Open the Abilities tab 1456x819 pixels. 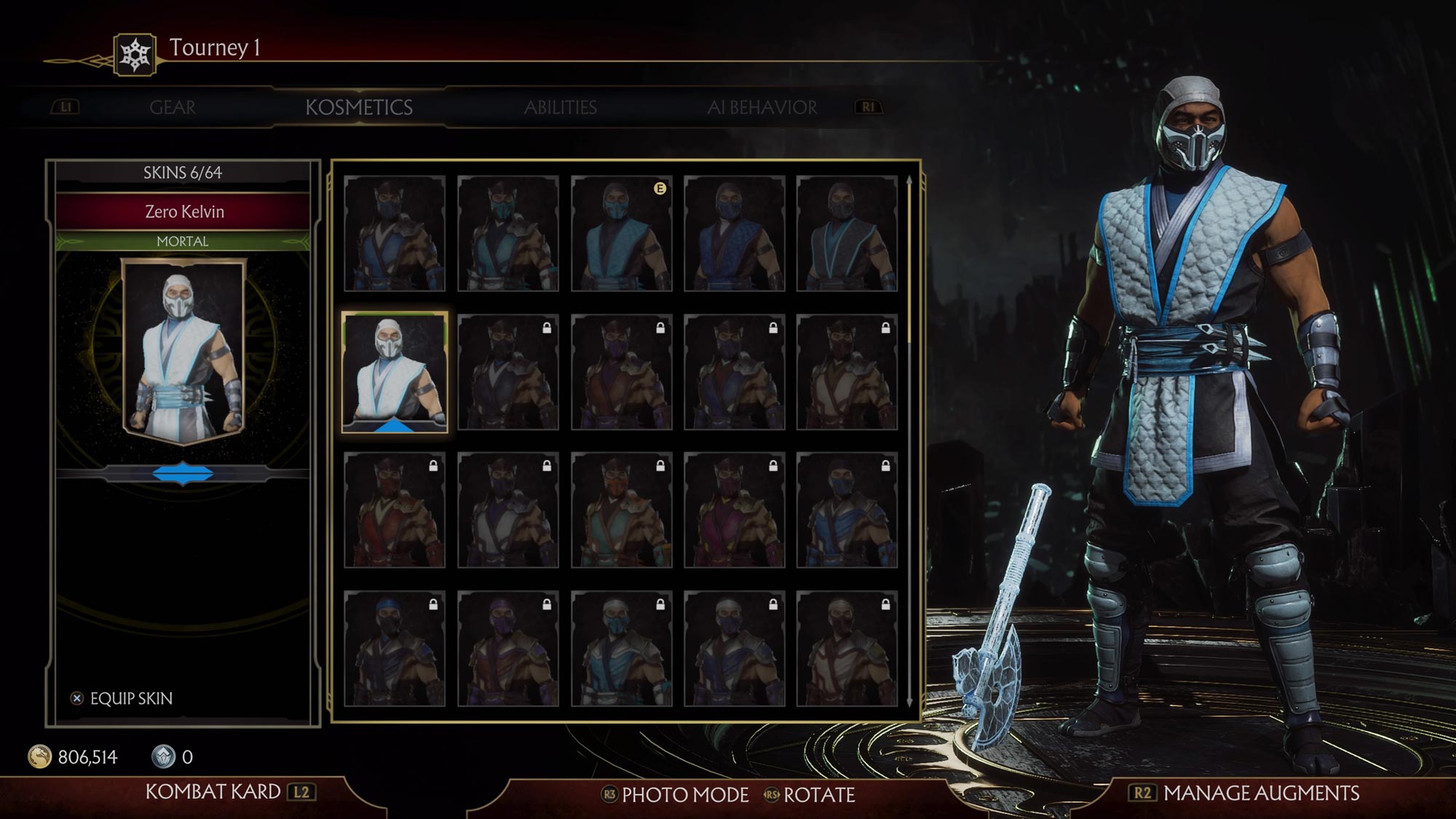(x=561, y=107)
